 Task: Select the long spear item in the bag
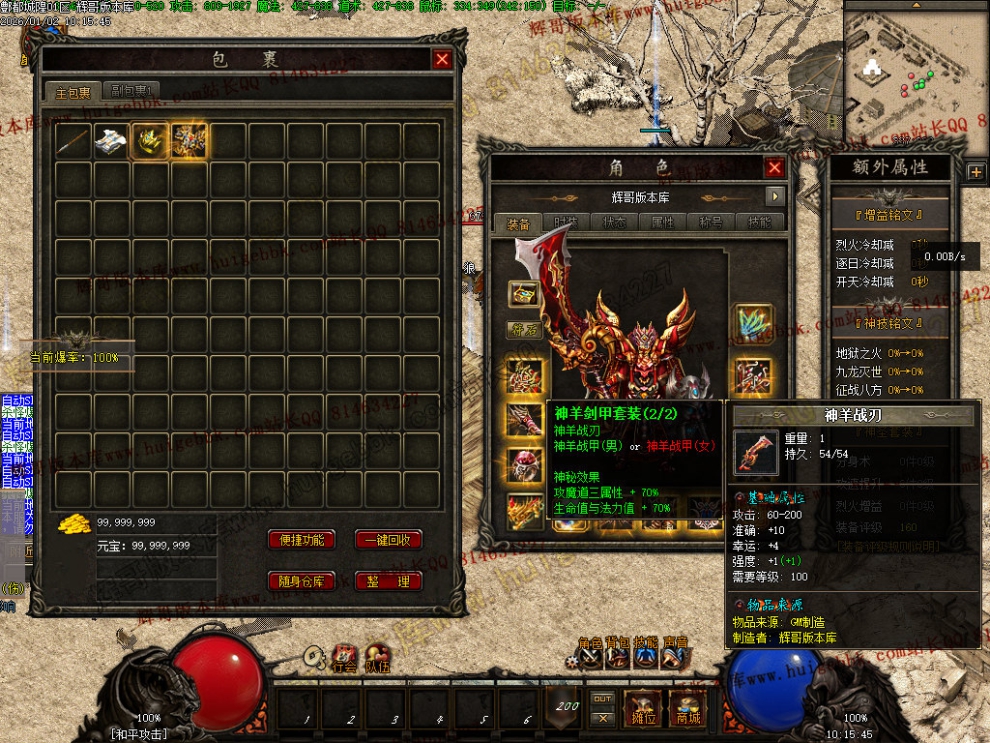[73, 141]
